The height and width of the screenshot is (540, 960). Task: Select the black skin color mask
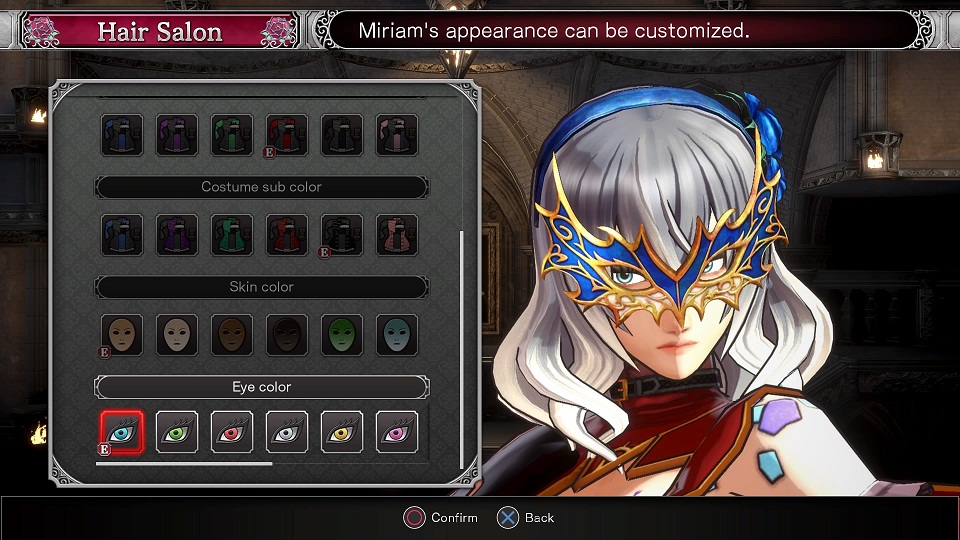point(287,335)
